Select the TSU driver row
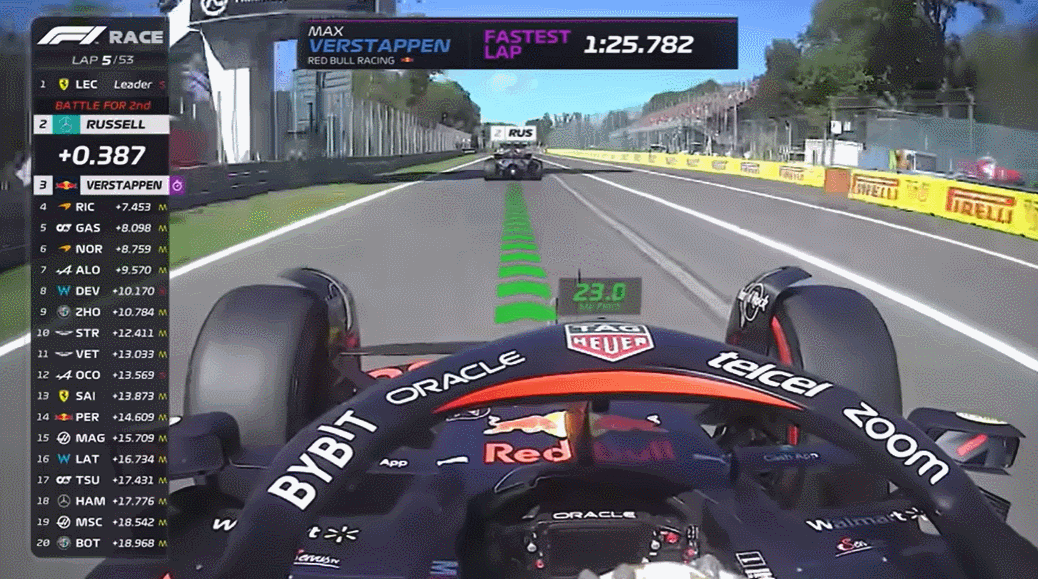This screenshot has width=1038, height=579. pyautogui.click(x=100, y=480)
